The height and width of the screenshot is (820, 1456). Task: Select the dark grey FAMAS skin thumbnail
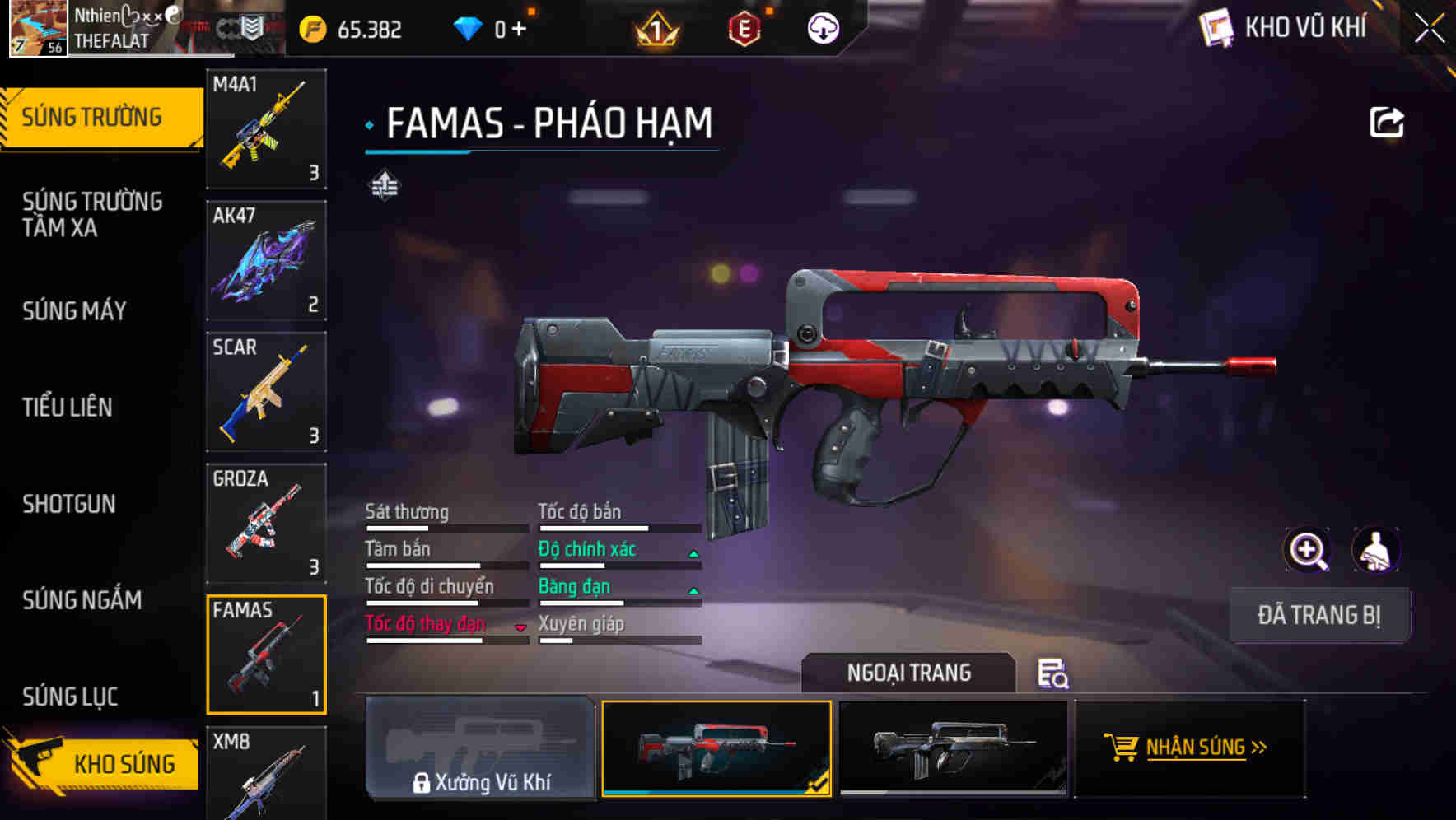click(x=953, y=748)
